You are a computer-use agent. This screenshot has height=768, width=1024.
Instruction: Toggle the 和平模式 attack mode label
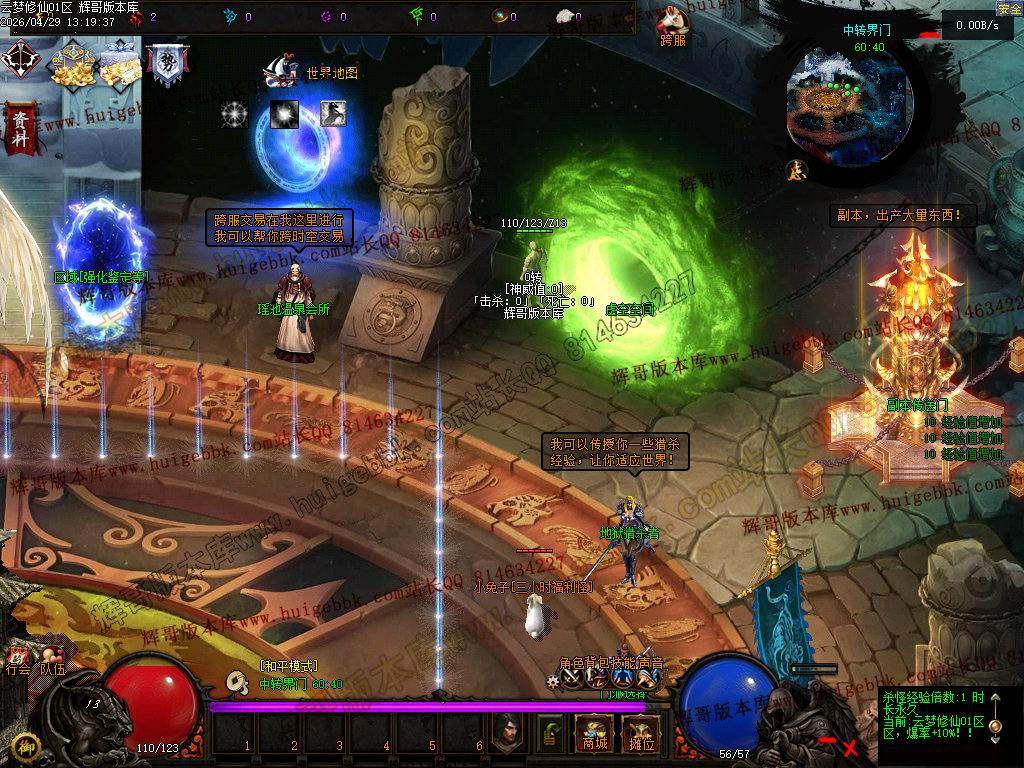[287, 666]
